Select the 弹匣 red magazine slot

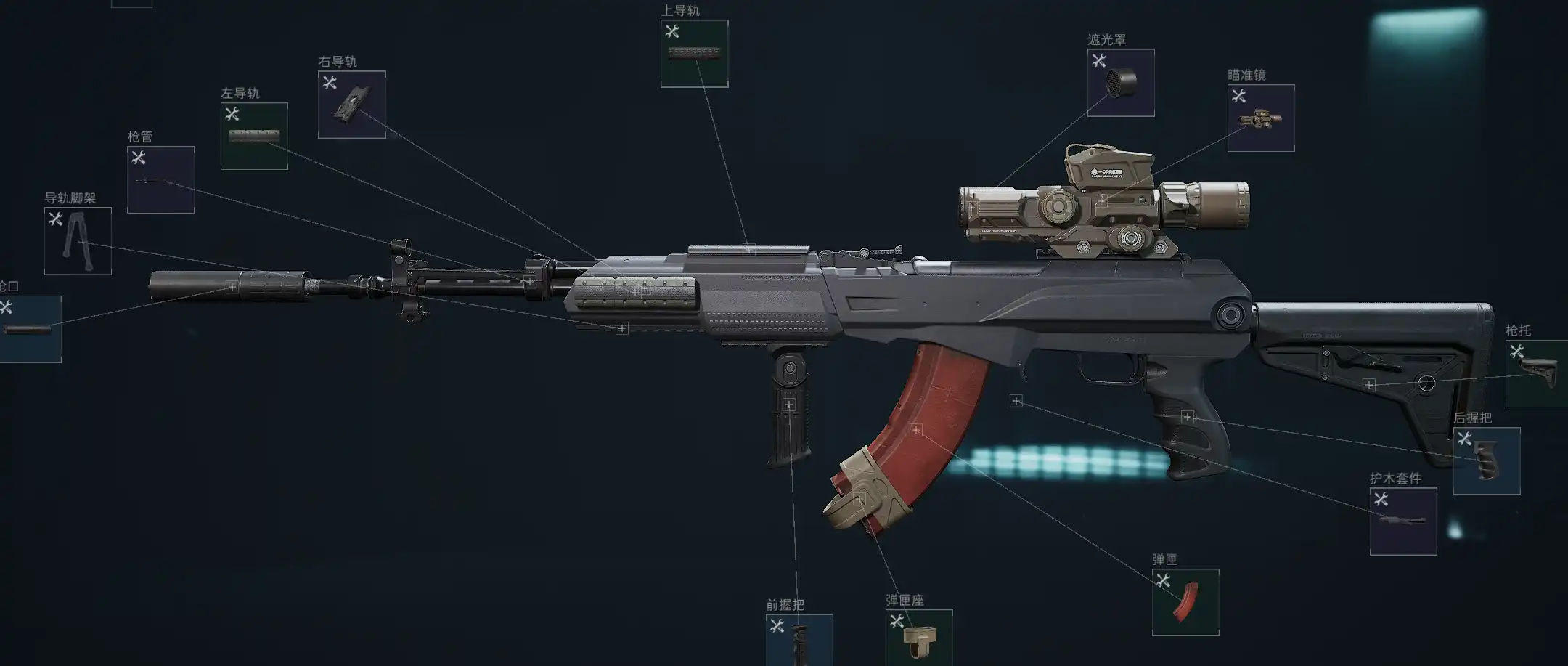click(1185, 602)
